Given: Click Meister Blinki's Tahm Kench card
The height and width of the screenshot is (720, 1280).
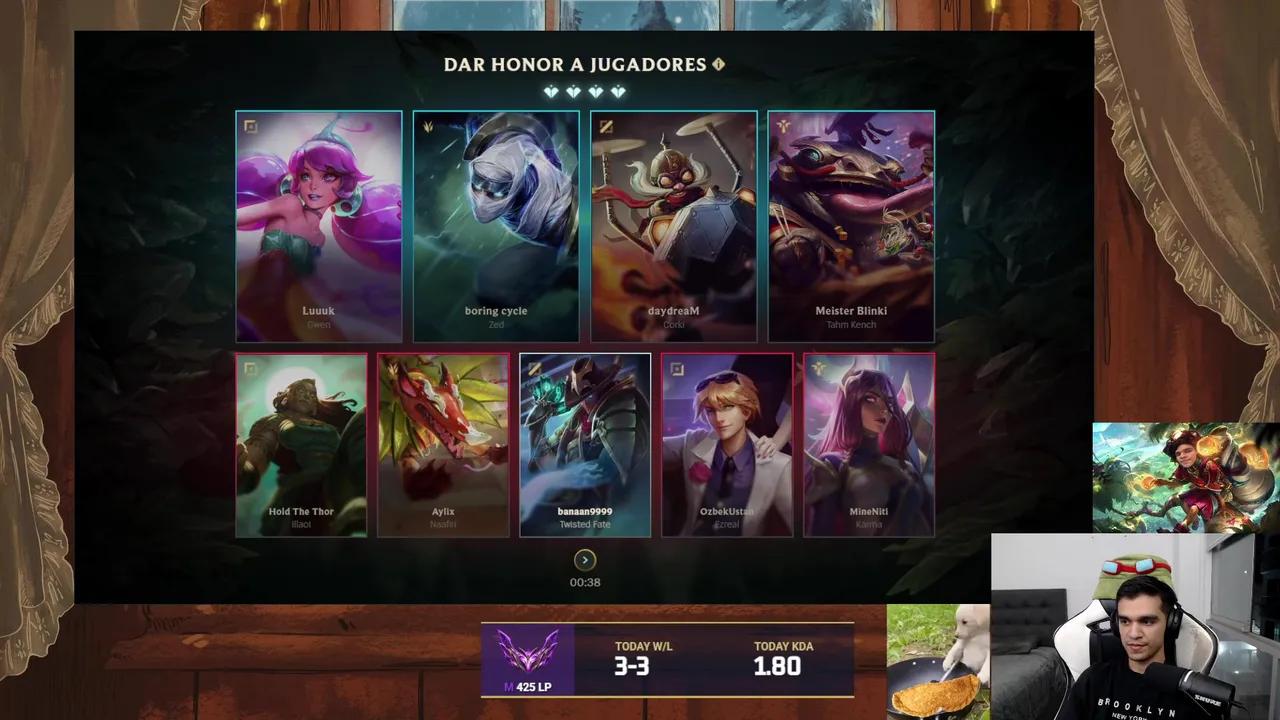Looking at the screenshot, I should 851,226.
